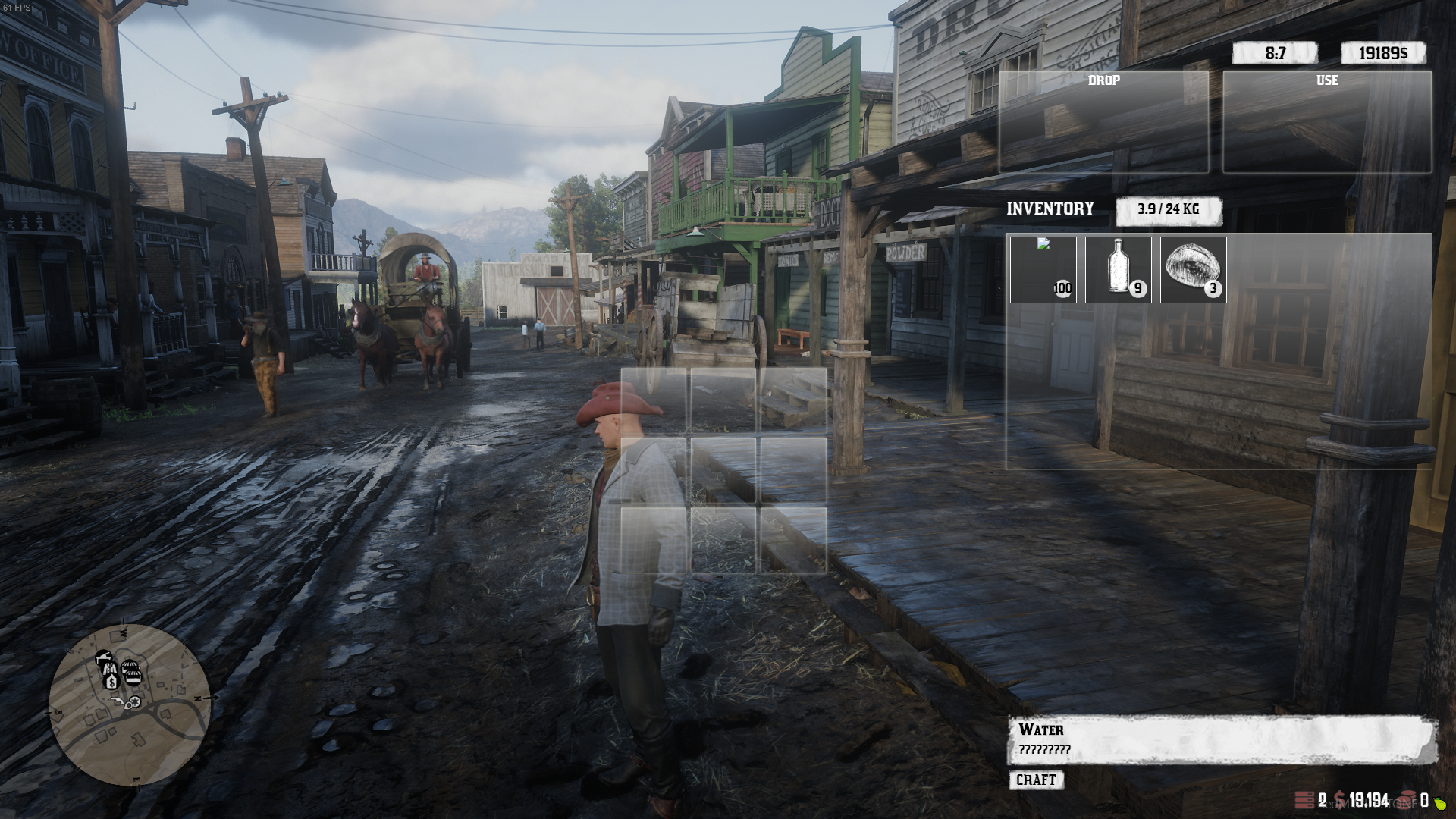The image size is (1456, 819).
Task: Click the CRAFT button
Action: click(1036, 780)
